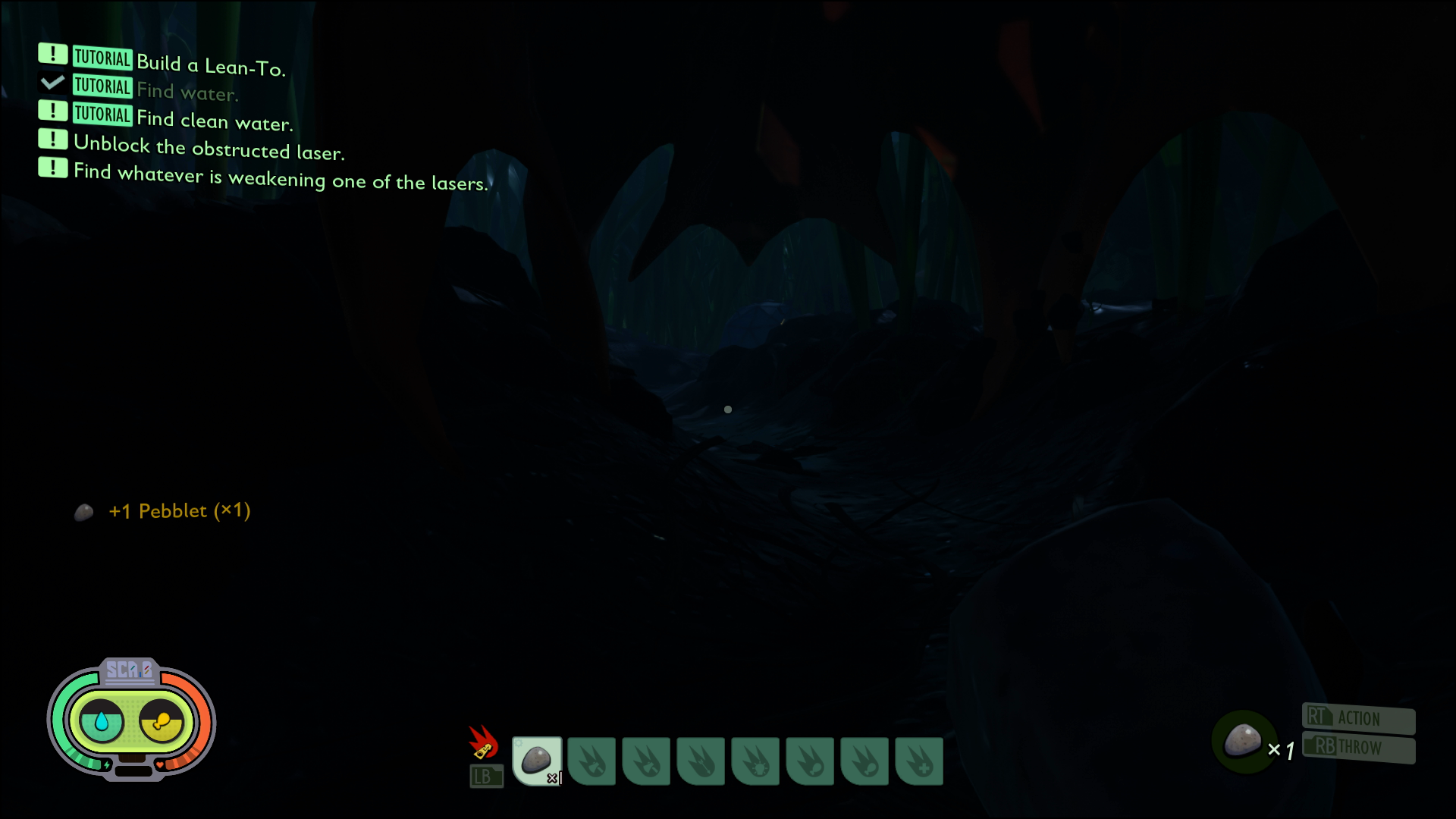Click the healing hotbar slot with plus symbol
Viewport: 1456px width, 819px height.
click(x=920, y=761)
